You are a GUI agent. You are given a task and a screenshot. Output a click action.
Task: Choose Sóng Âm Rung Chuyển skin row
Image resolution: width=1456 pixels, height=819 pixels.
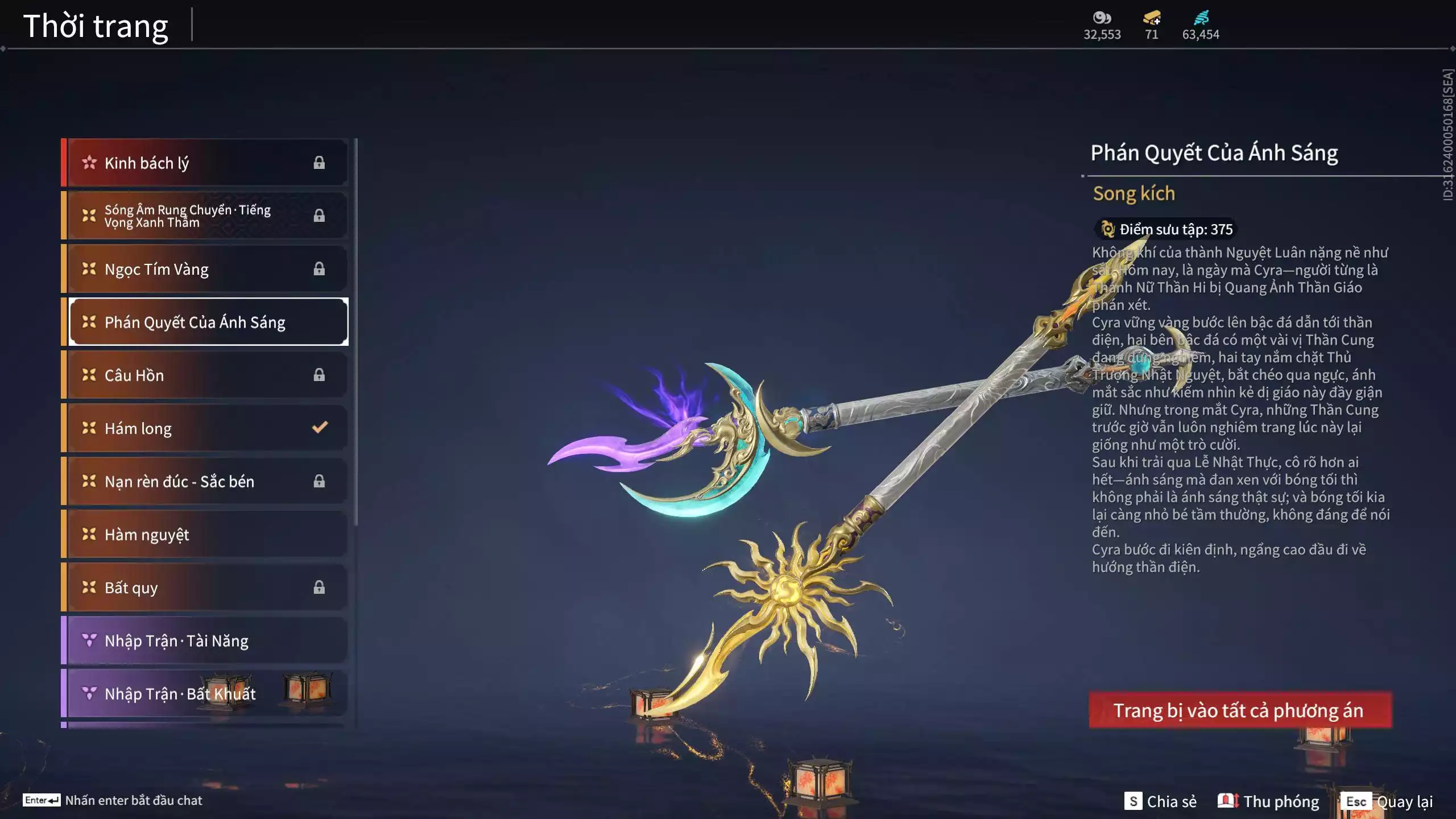click(205, 216)
